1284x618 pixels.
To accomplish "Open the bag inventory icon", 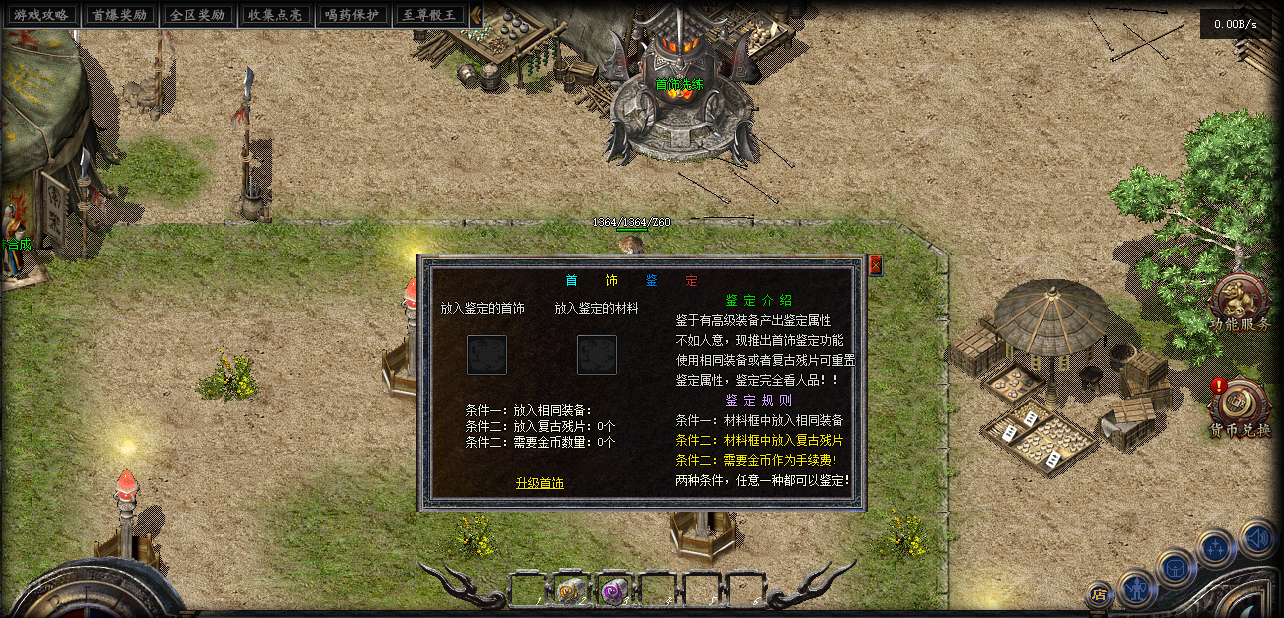I will click(x=1176, y=567).
